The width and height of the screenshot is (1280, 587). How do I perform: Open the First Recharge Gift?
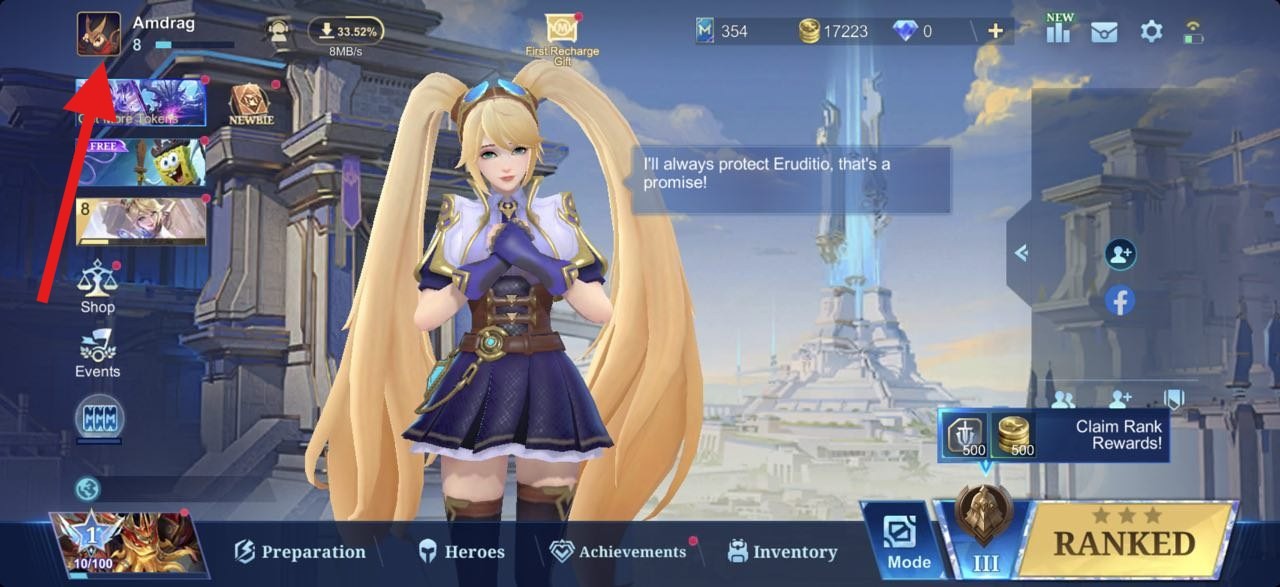(x=562, y=36)
